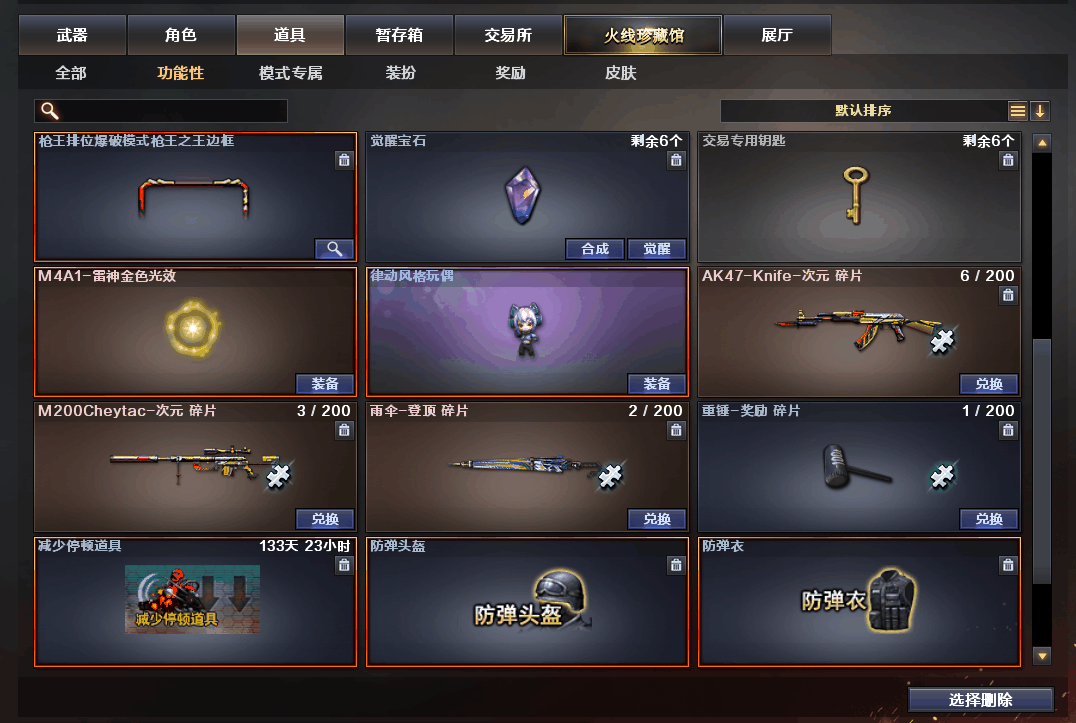This screenshot has height=723, width=1076.
Task: Delete the 交易专用钥匙 with its trash icon
Action: point(1008,160)
